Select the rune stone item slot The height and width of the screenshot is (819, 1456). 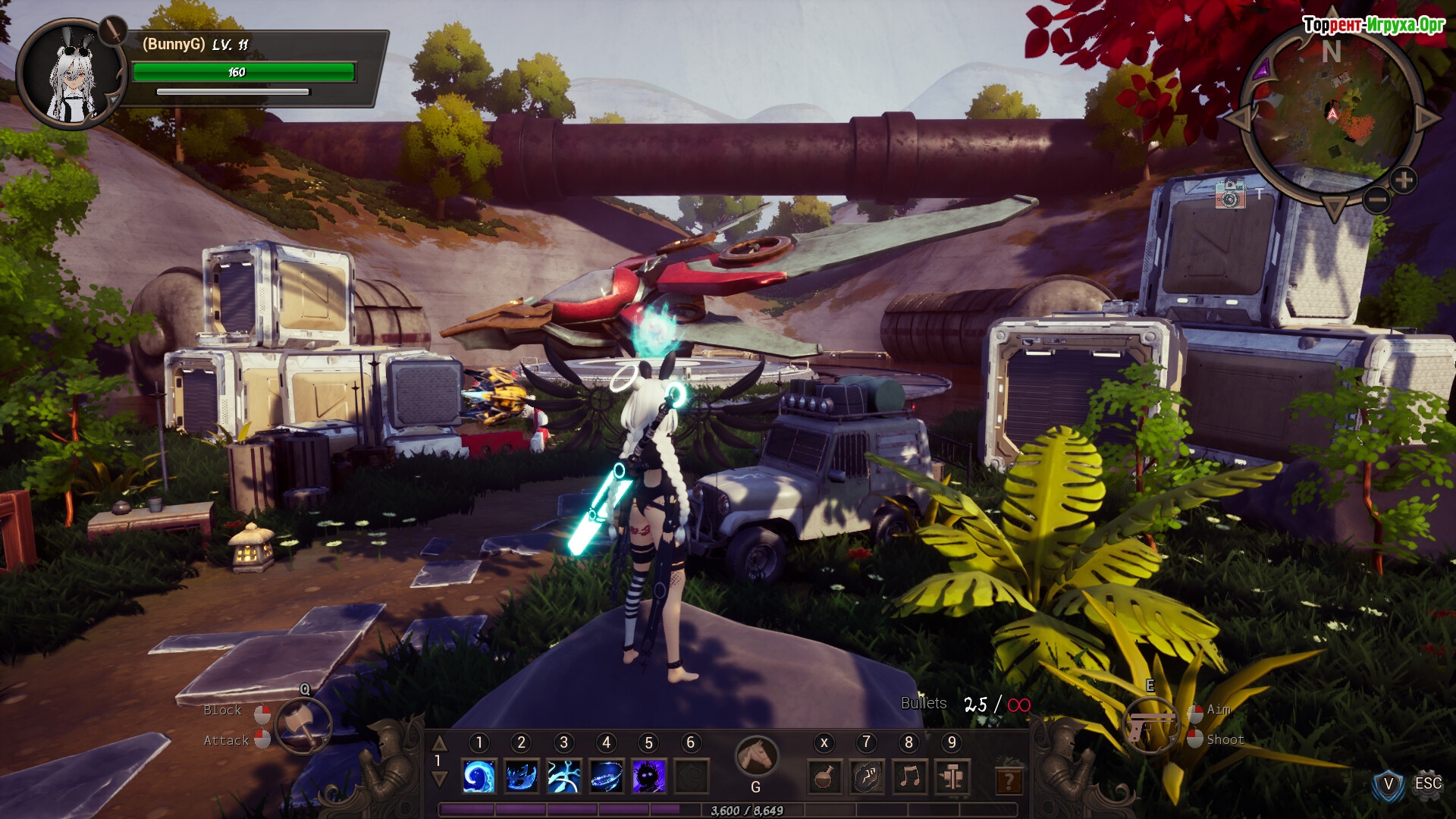(867, 777)
